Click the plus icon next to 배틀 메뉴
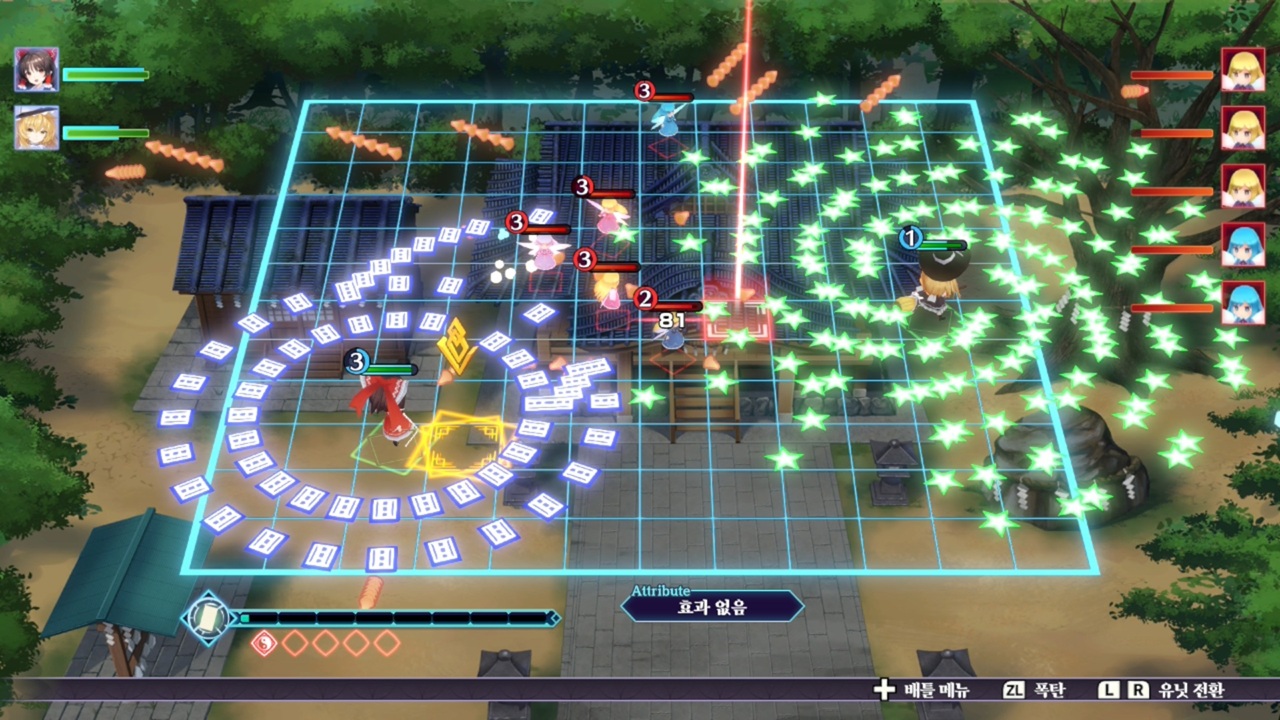 [882, 691]
